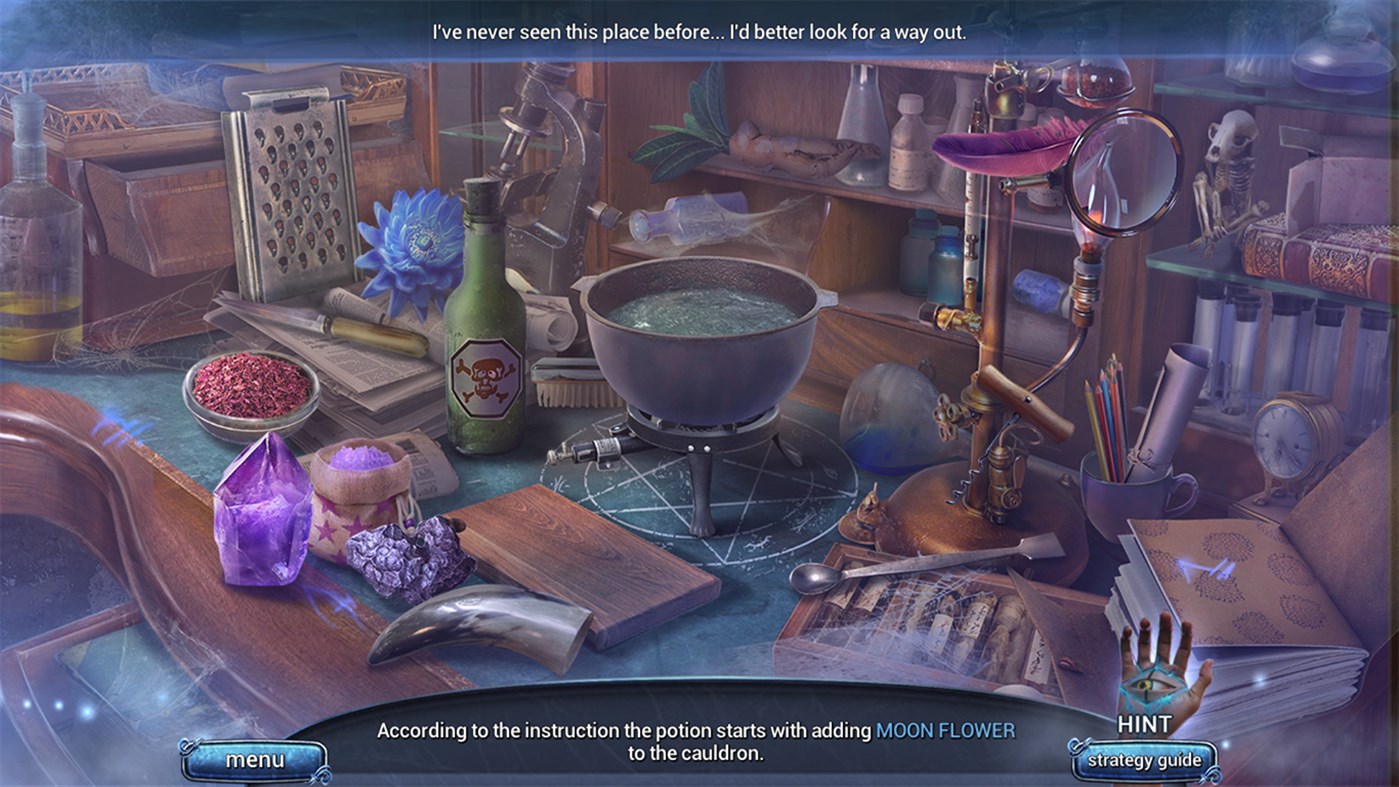The width and height of the screenshot is (1399, 787).
Task: Click the bowl of red herbs
Action: tap(253, 390)
